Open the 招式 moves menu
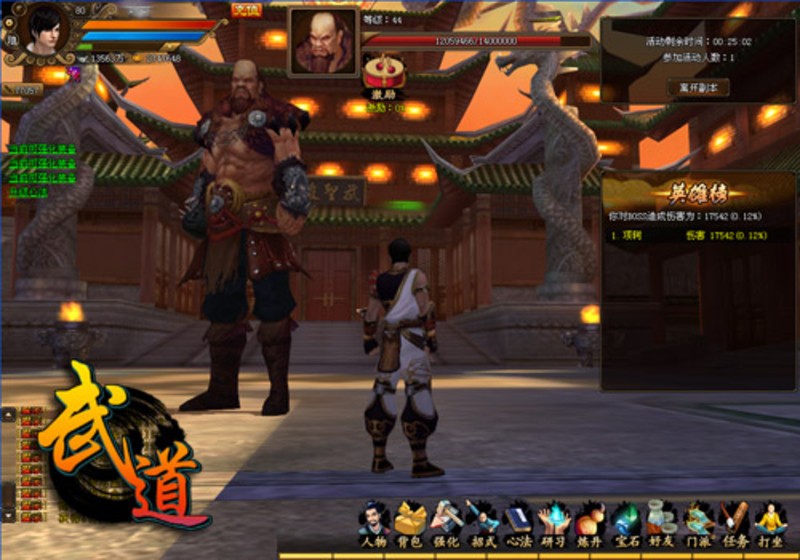Viewport: 800px width, 560px height. click(x=482, y=522)
